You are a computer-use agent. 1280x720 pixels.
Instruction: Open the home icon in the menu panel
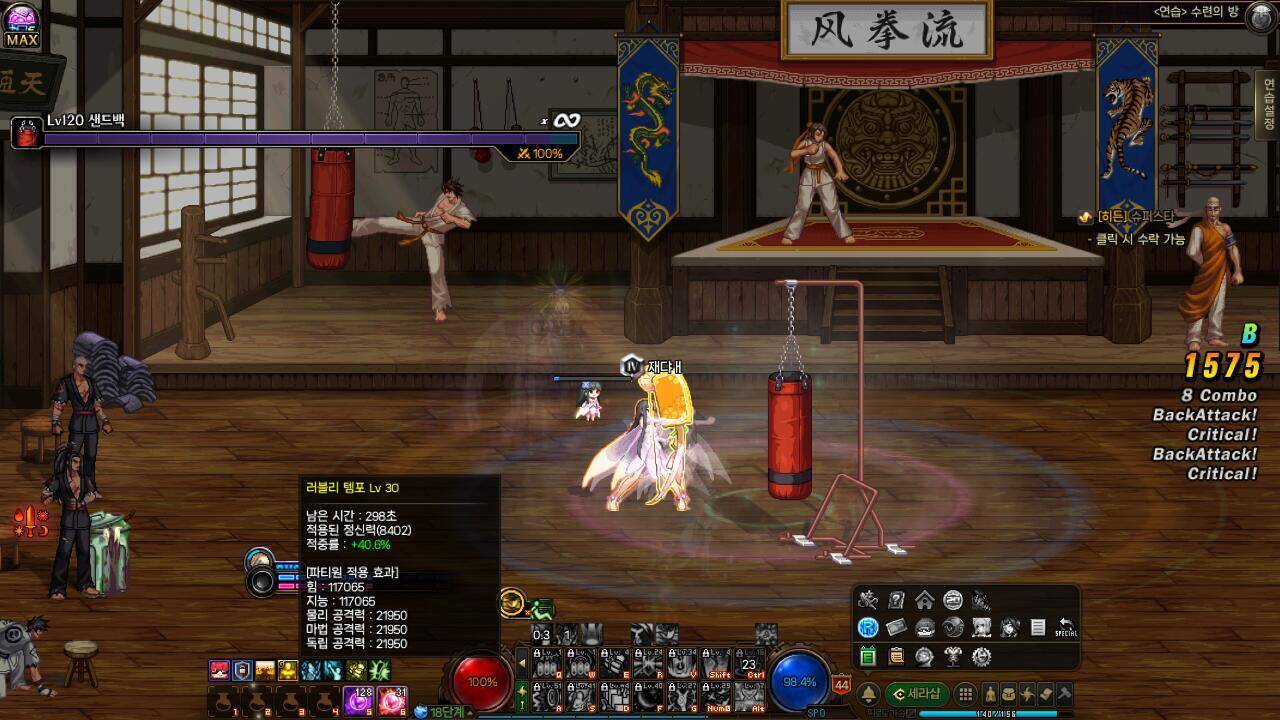pos(924,600)
